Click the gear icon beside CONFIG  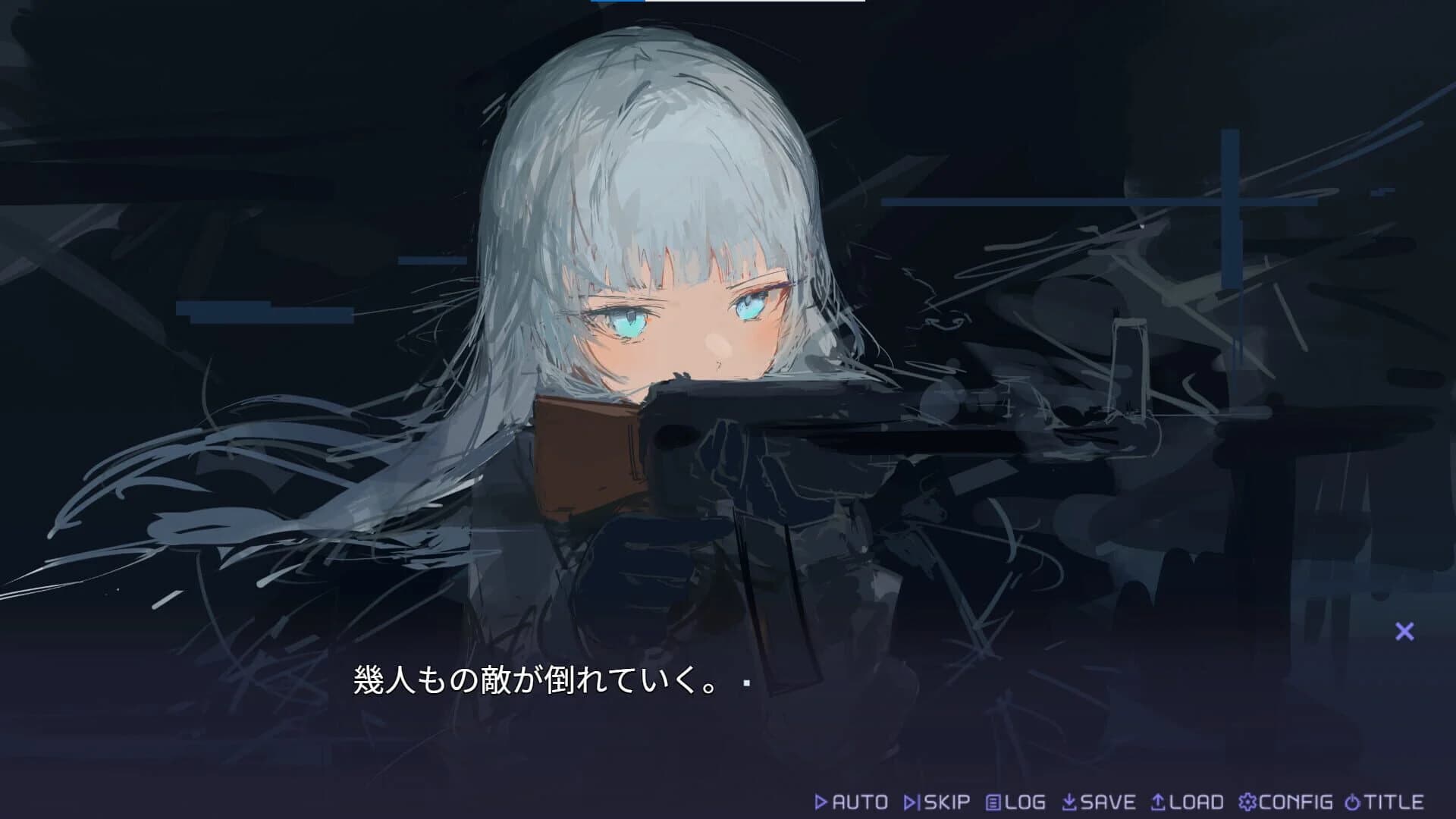coord(1247,801)
